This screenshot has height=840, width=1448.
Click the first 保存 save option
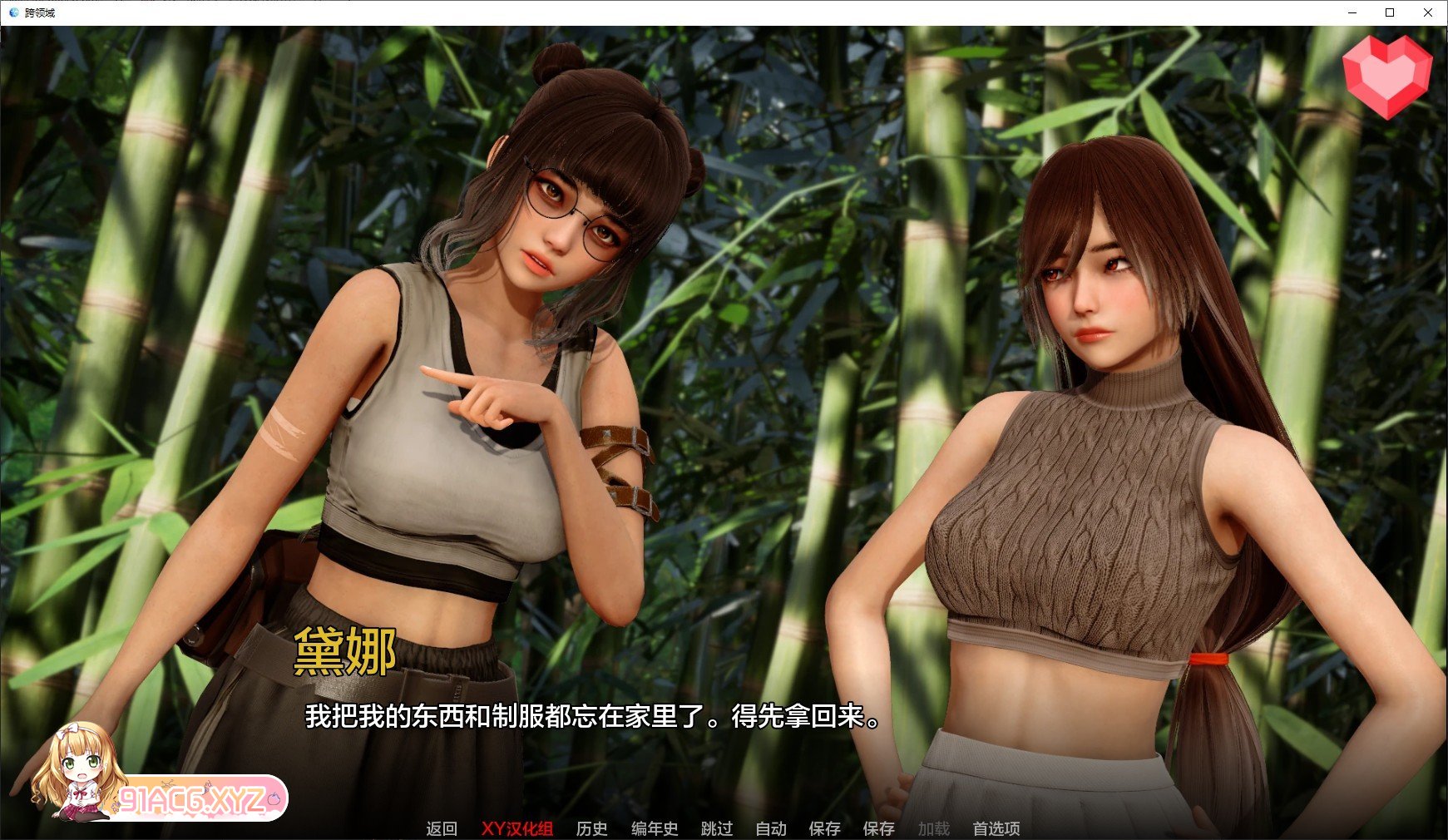coord(824,828)
